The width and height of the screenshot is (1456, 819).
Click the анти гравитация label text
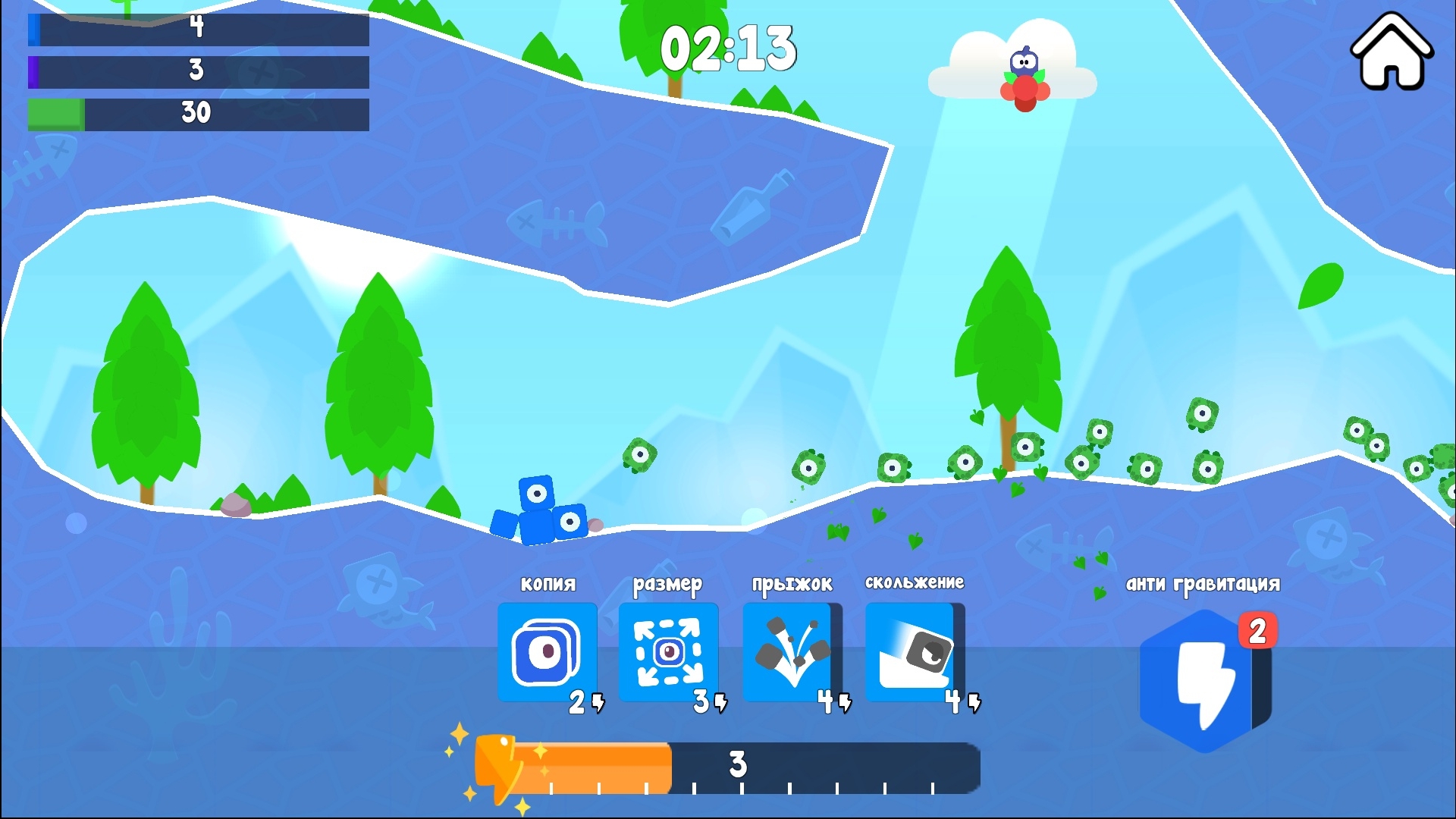coord(1204,582)
